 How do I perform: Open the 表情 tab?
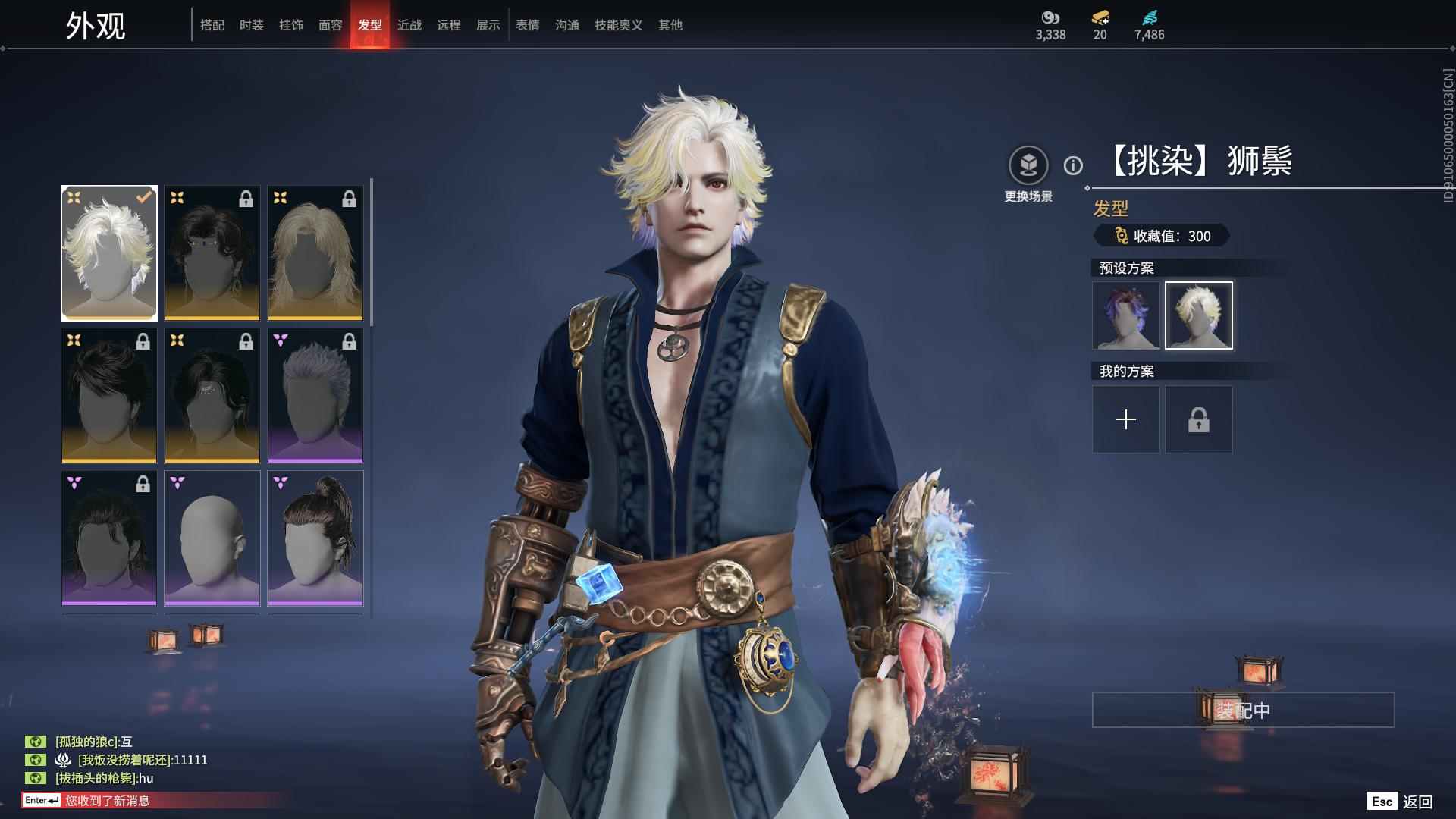click(528, 25)
